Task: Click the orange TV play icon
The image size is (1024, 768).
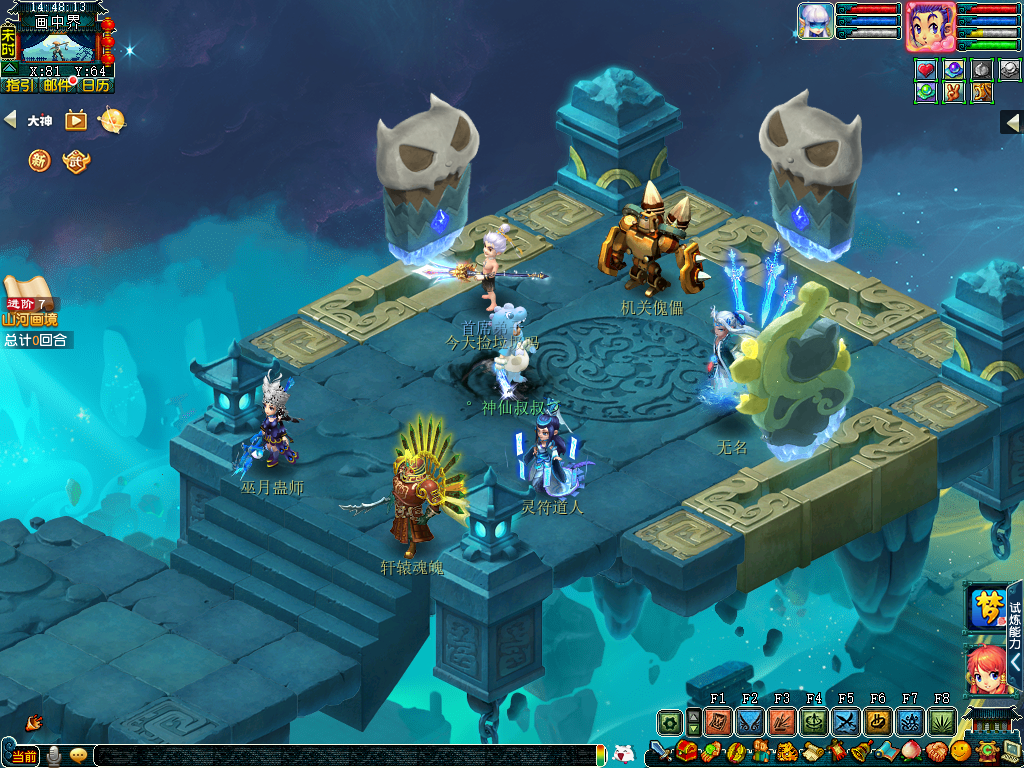Action: click(76, 120)
